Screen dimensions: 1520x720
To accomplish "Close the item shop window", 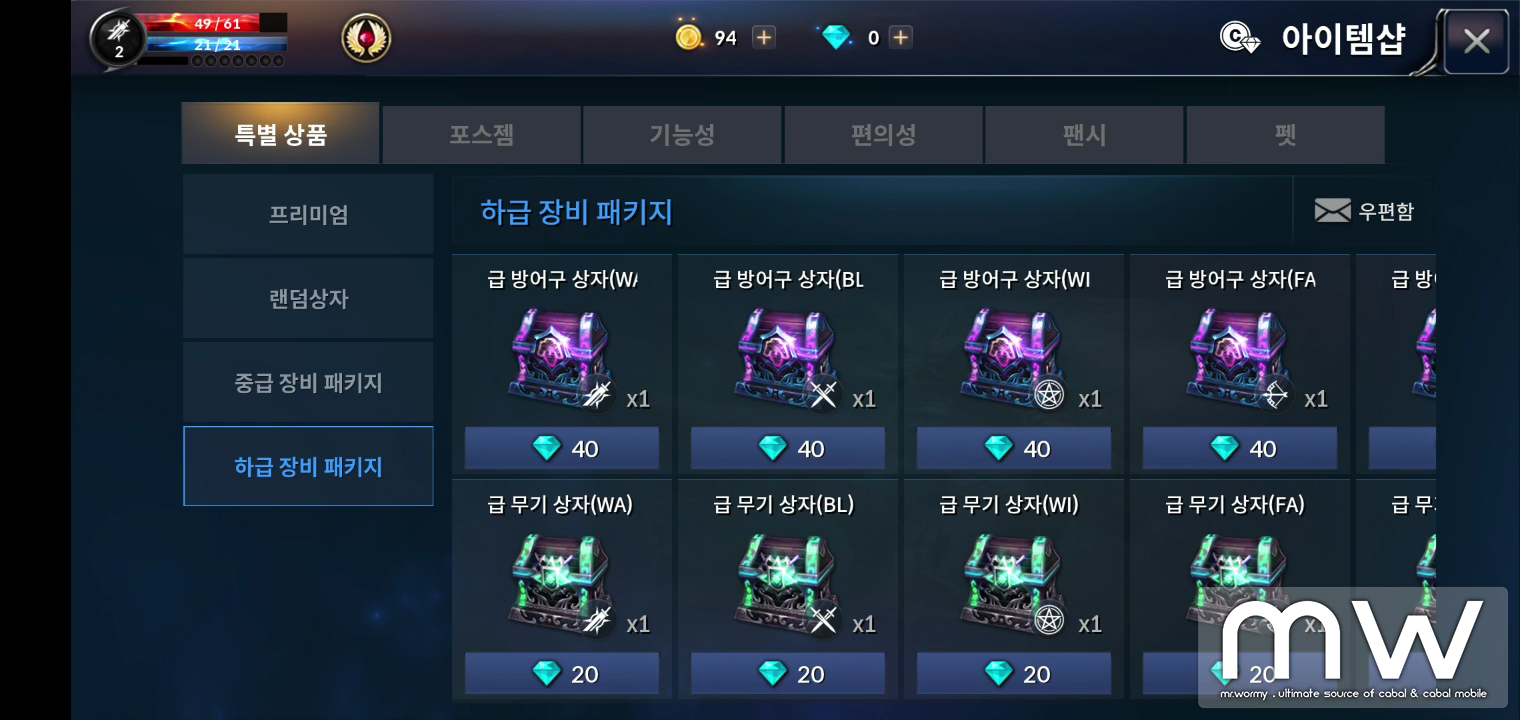I will pyautogui.click(x=1476, y=41).
